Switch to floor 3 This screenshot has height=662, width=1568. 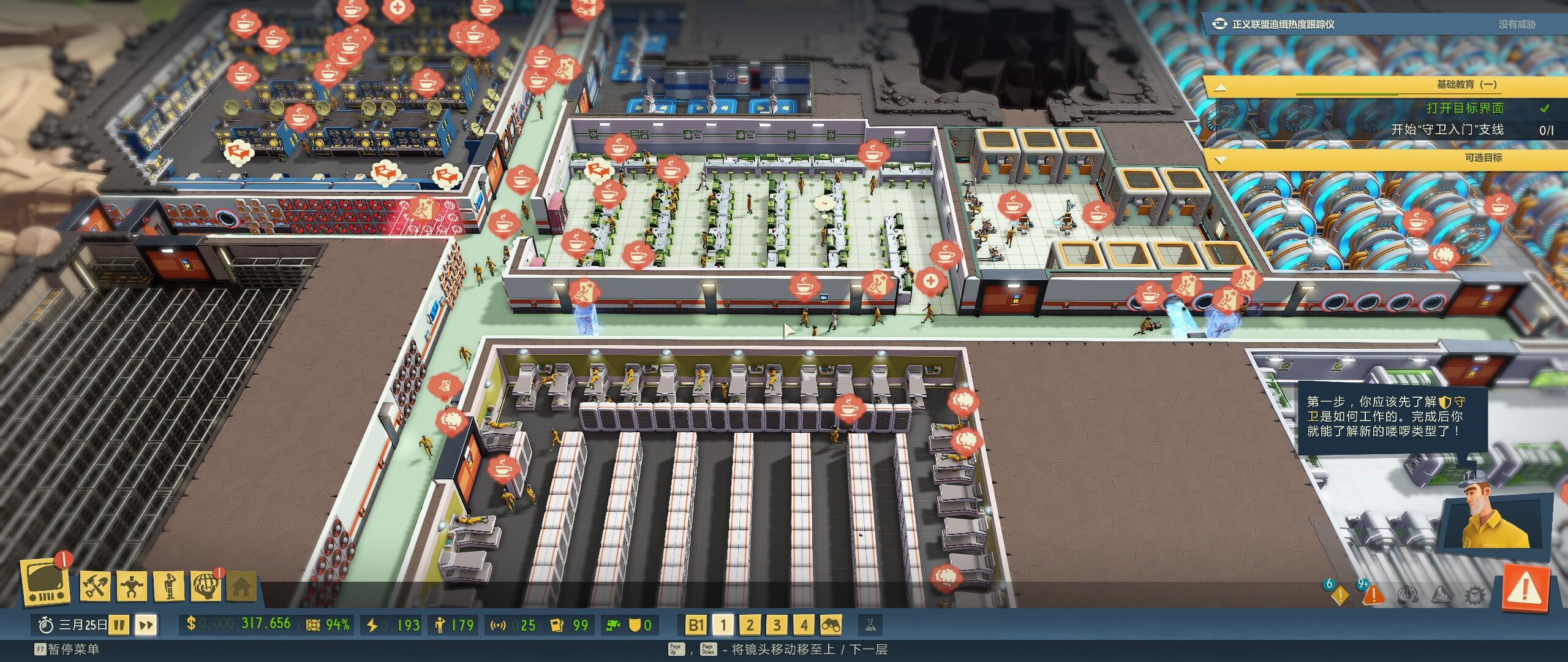777,625
